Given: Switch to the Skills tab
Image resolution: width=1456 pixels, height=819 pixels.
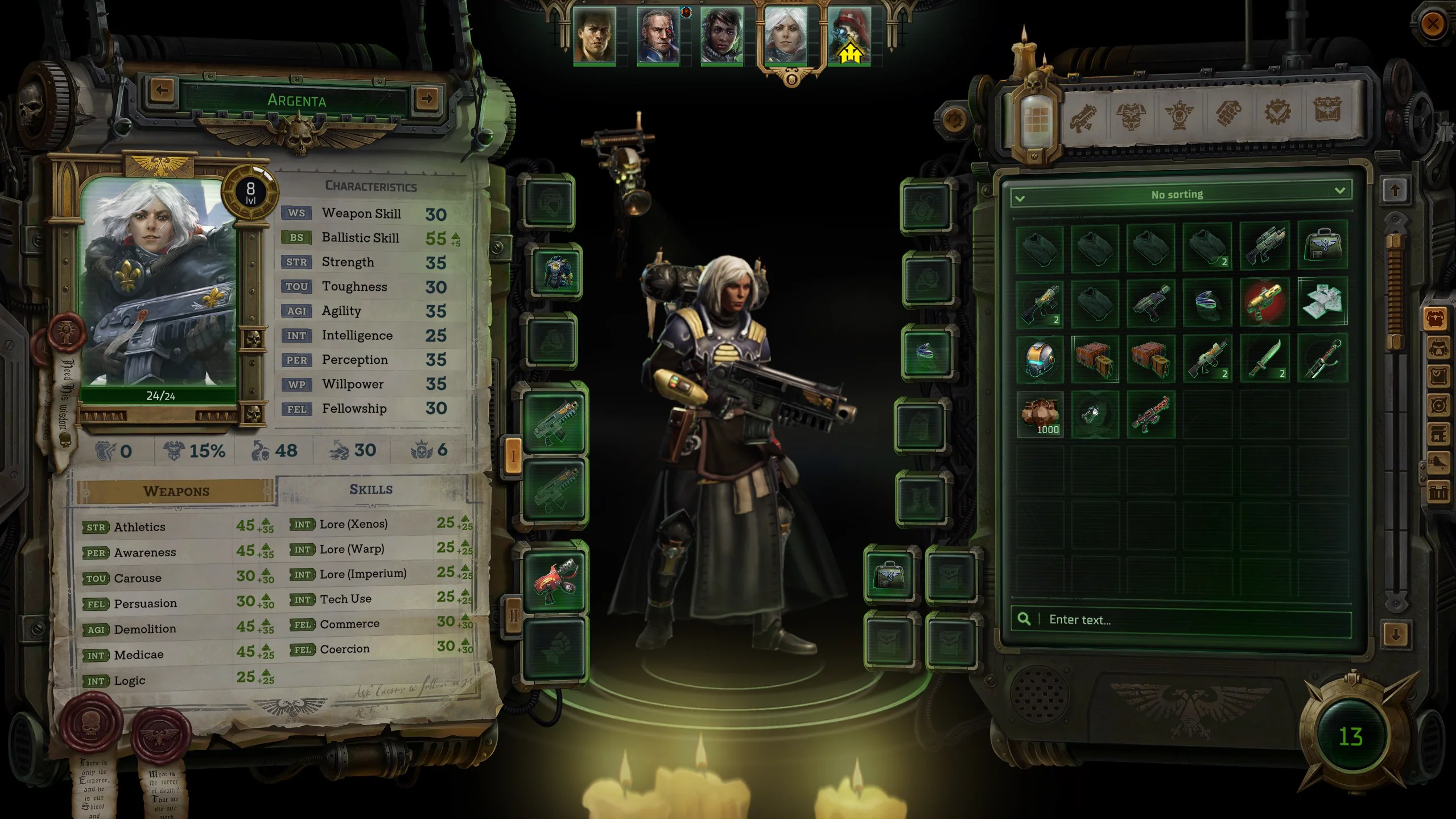Looking at the screenshot, I should 373,489.
